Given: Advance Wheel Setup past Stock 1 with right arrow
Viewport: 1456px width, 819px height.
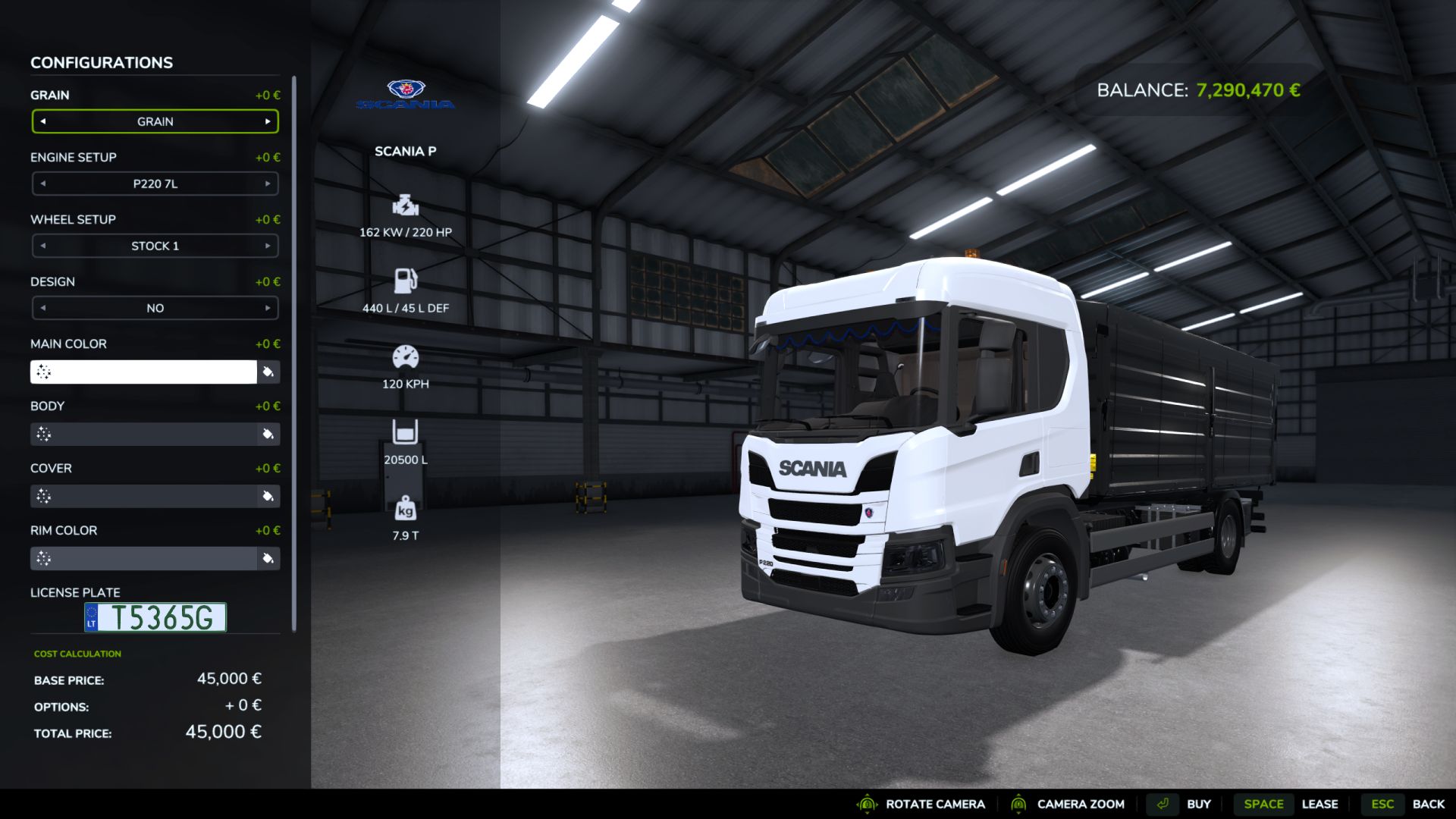Looking at the screenshot, I should click(267, 246).
